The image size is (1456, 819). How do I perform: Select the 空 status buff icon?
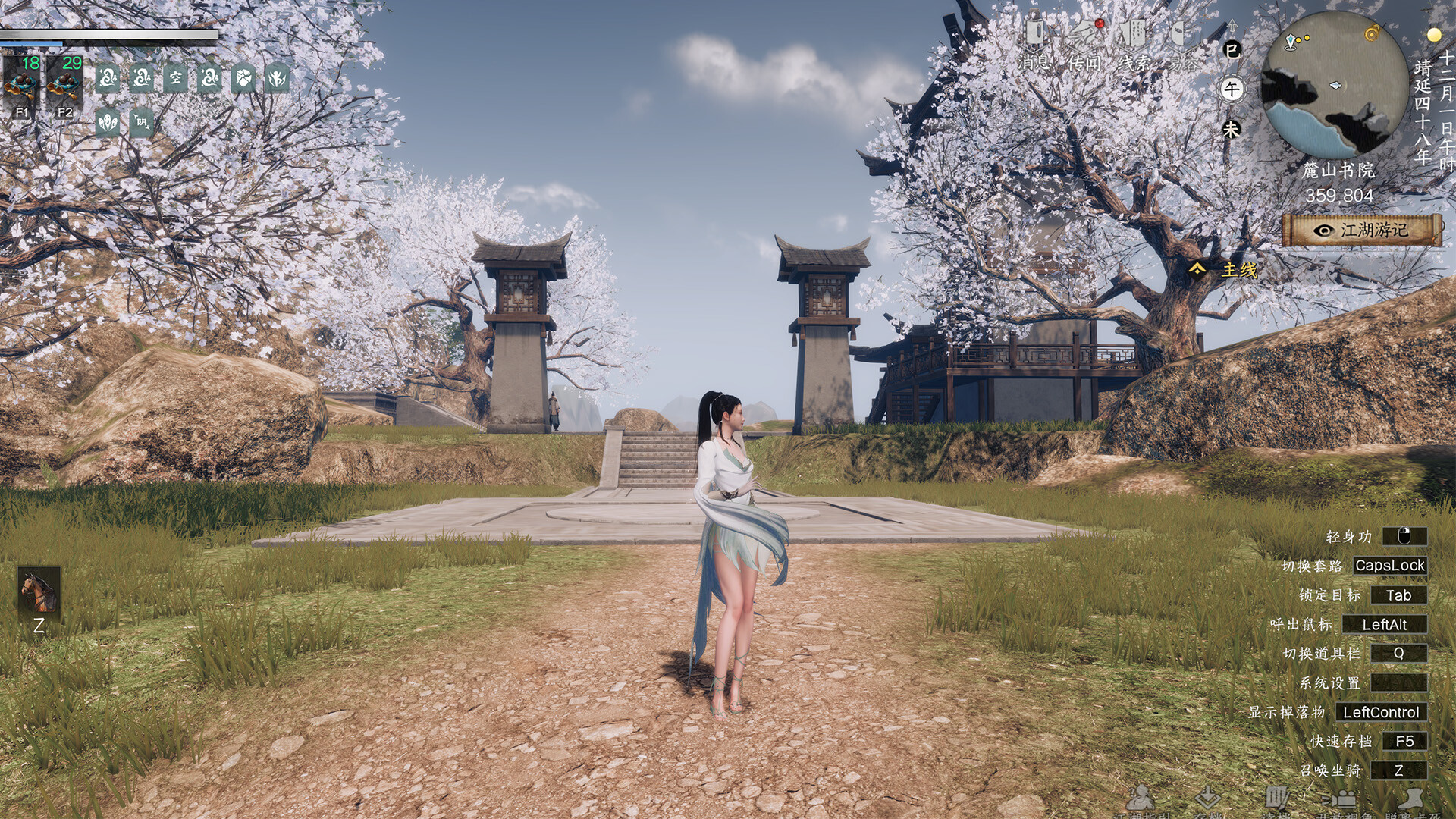(x=175, y=78)
